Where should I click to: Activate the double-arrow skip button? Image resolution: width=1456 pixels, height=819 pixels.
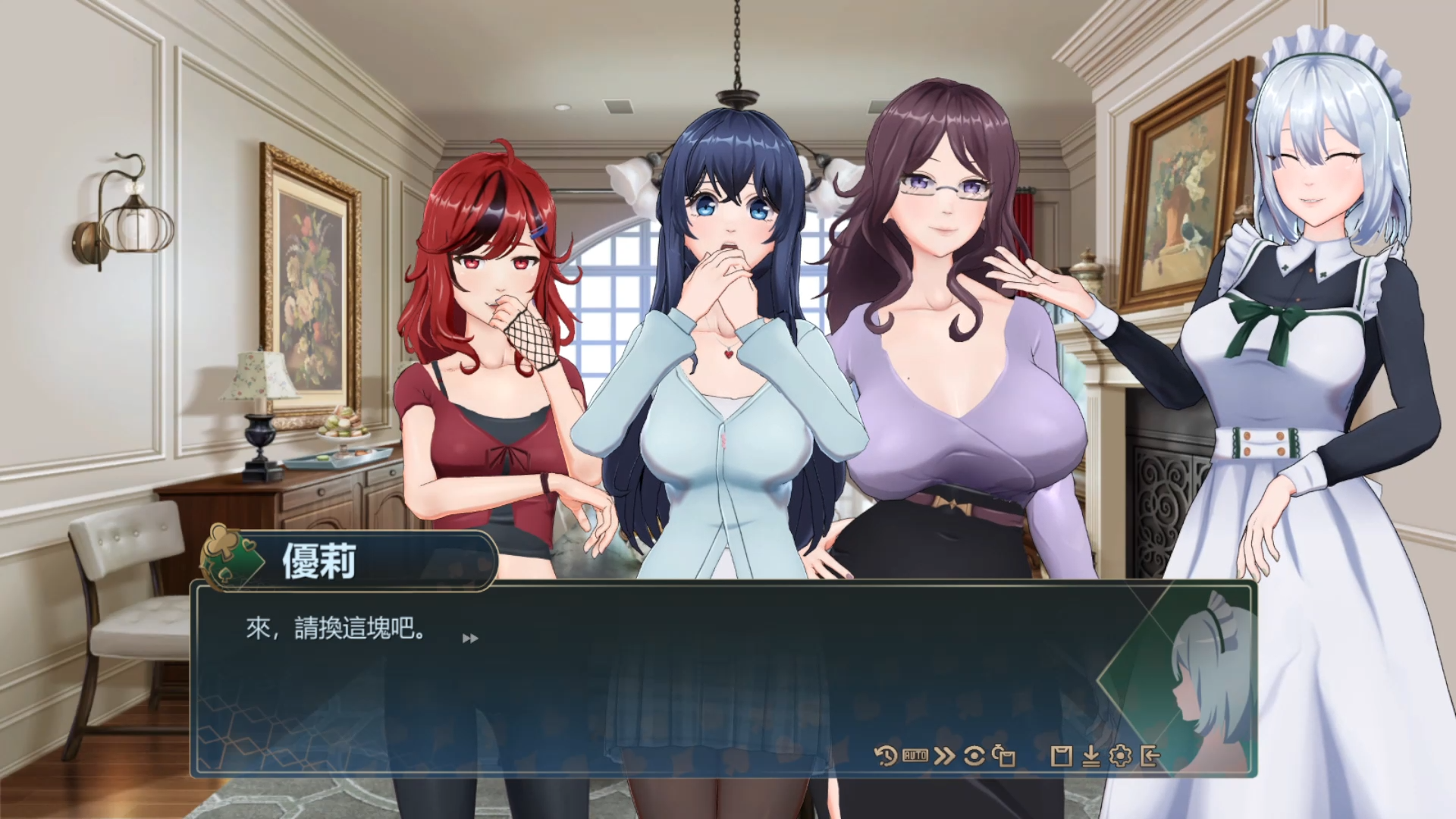pyautogui.click(x=944, y=756)
